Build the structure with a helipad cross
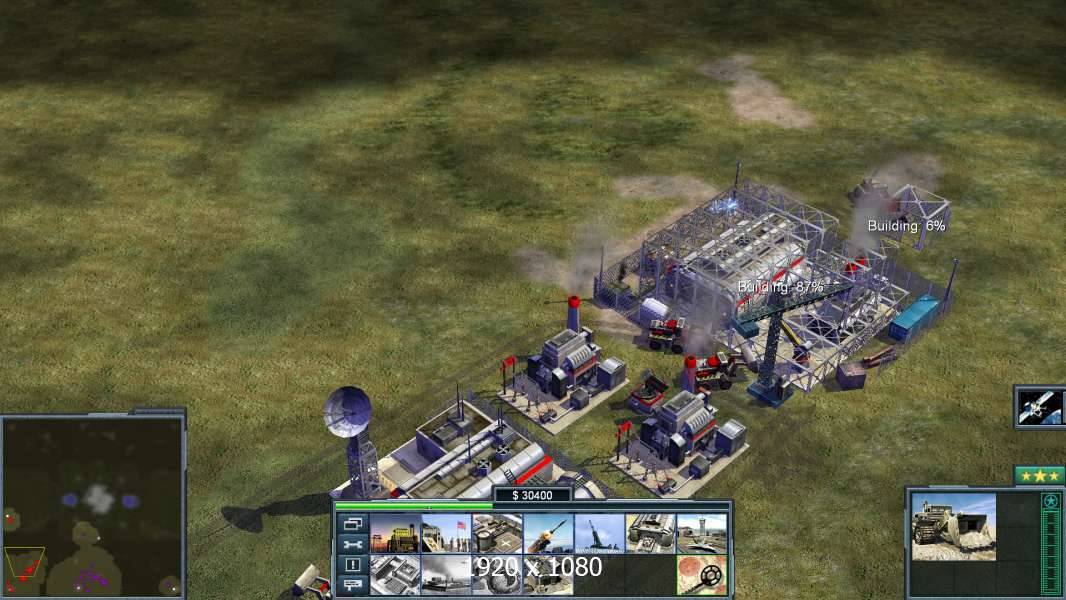Viewport: 1066px width, 600px height. click(x=497, y=534)
